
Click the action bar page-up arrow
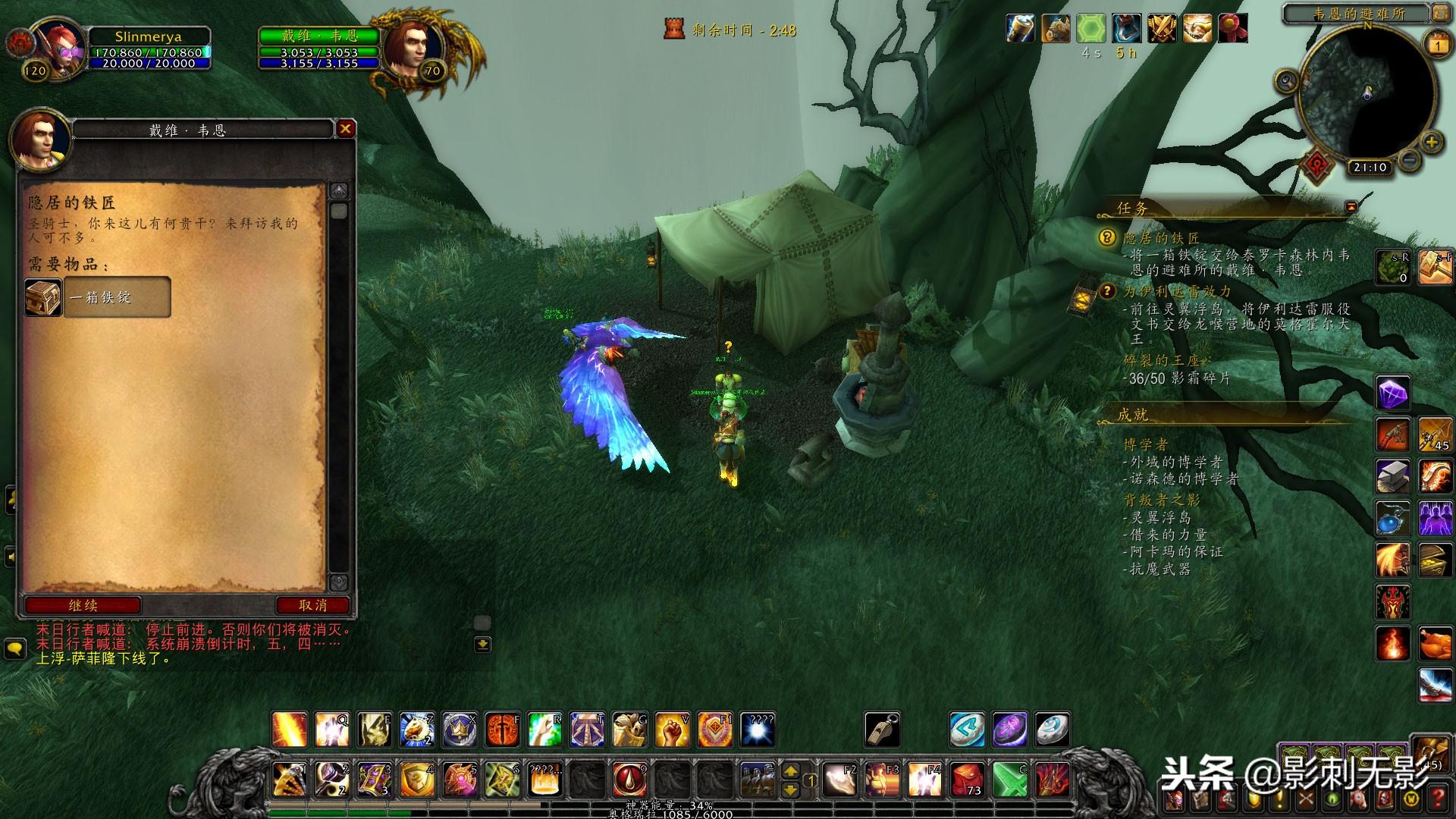coord(790,771)
